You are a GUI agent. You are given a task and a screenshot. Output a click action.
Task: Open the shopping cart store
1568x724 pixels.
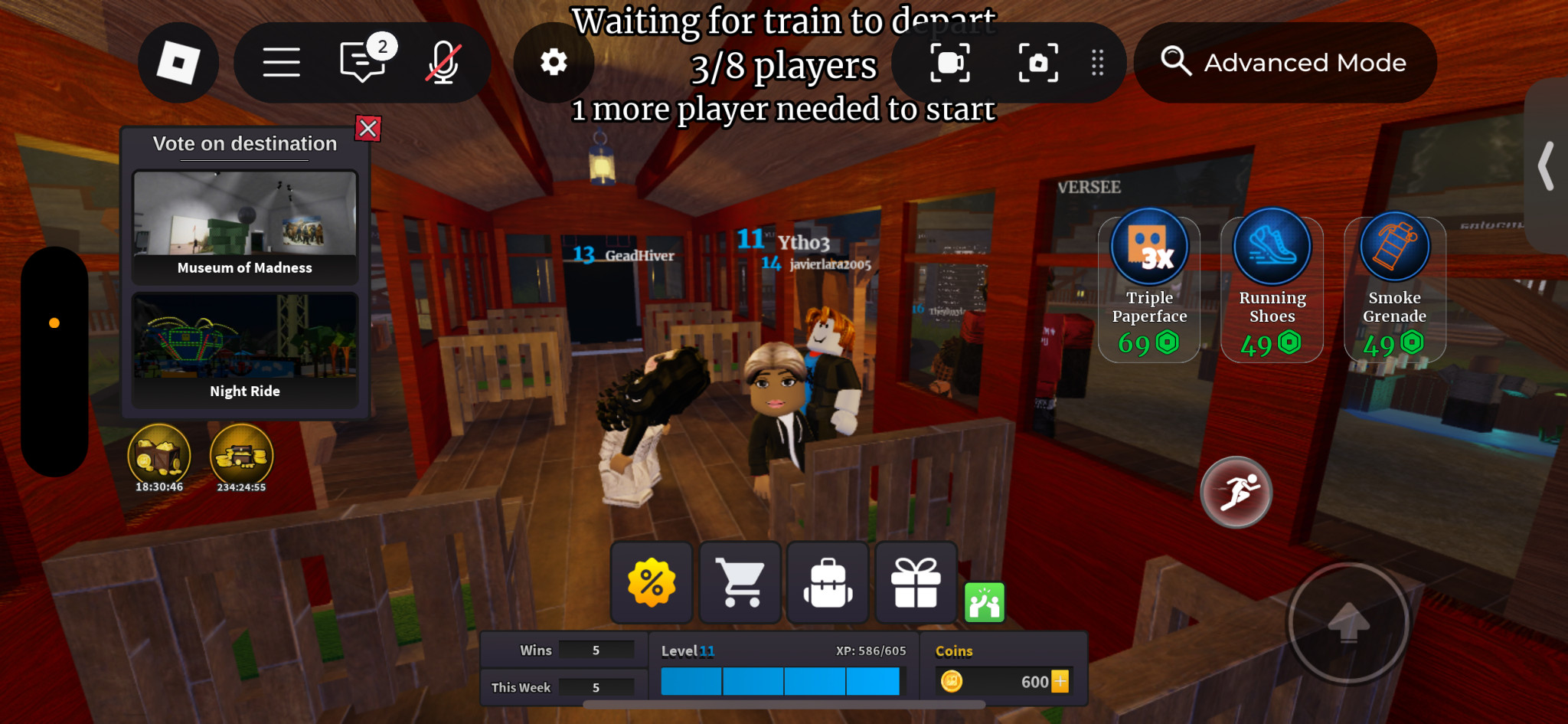[x=740, y=583]
